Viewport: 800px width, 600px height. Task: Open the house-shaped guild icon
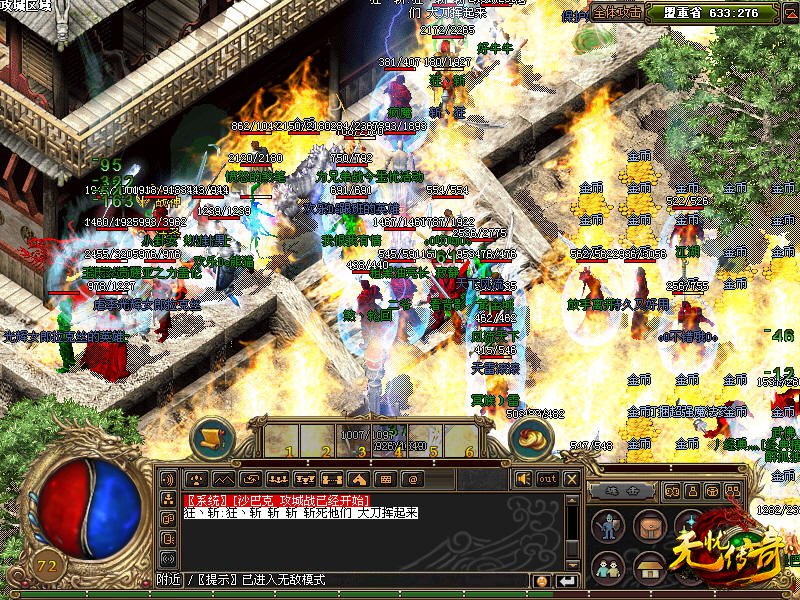[x=649, y=567]
